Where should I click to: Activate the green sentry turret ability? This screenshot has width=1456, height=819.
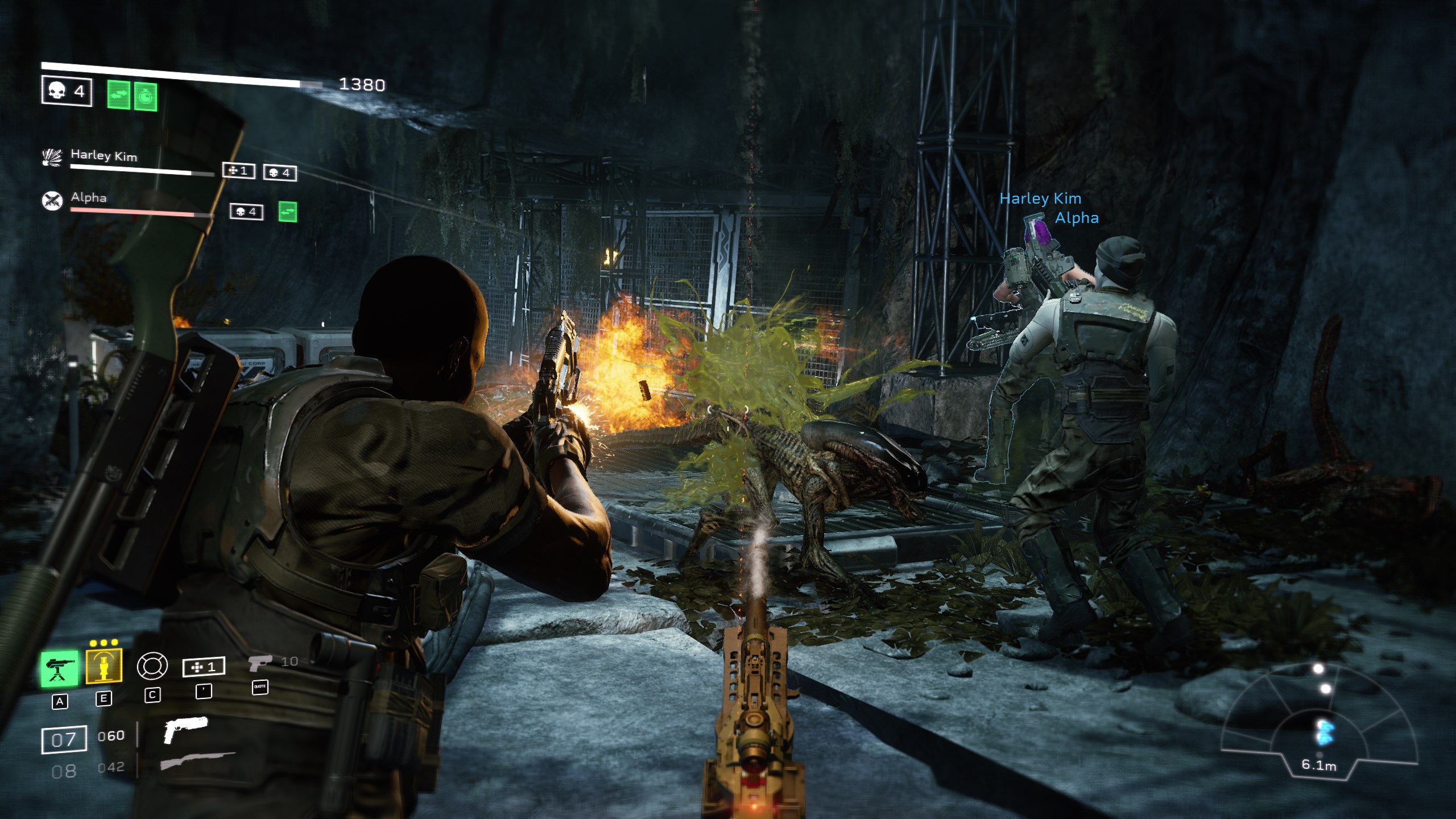[60, 668]
